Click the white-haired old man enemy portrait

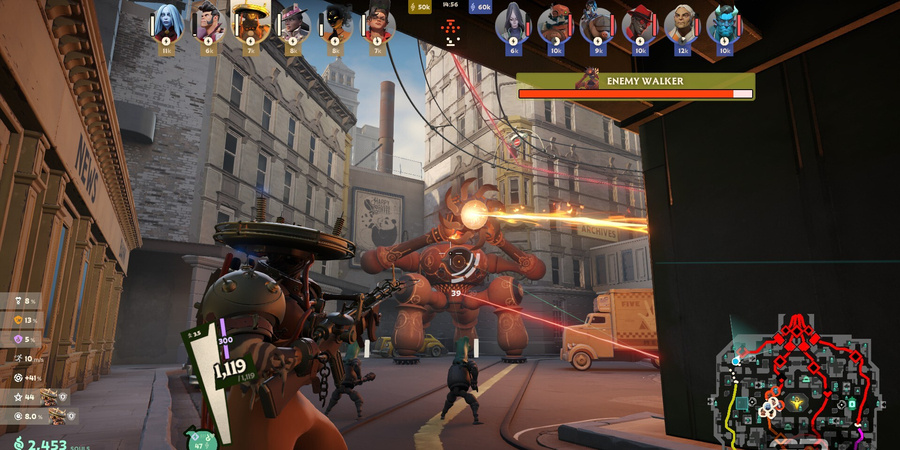[682, 22]
